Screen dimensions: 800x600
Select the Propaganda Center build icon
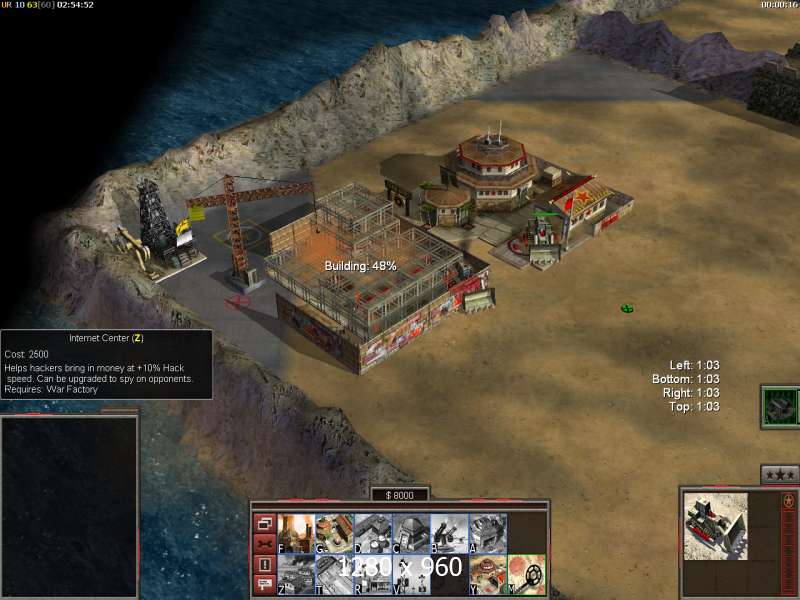click(372, 574)
